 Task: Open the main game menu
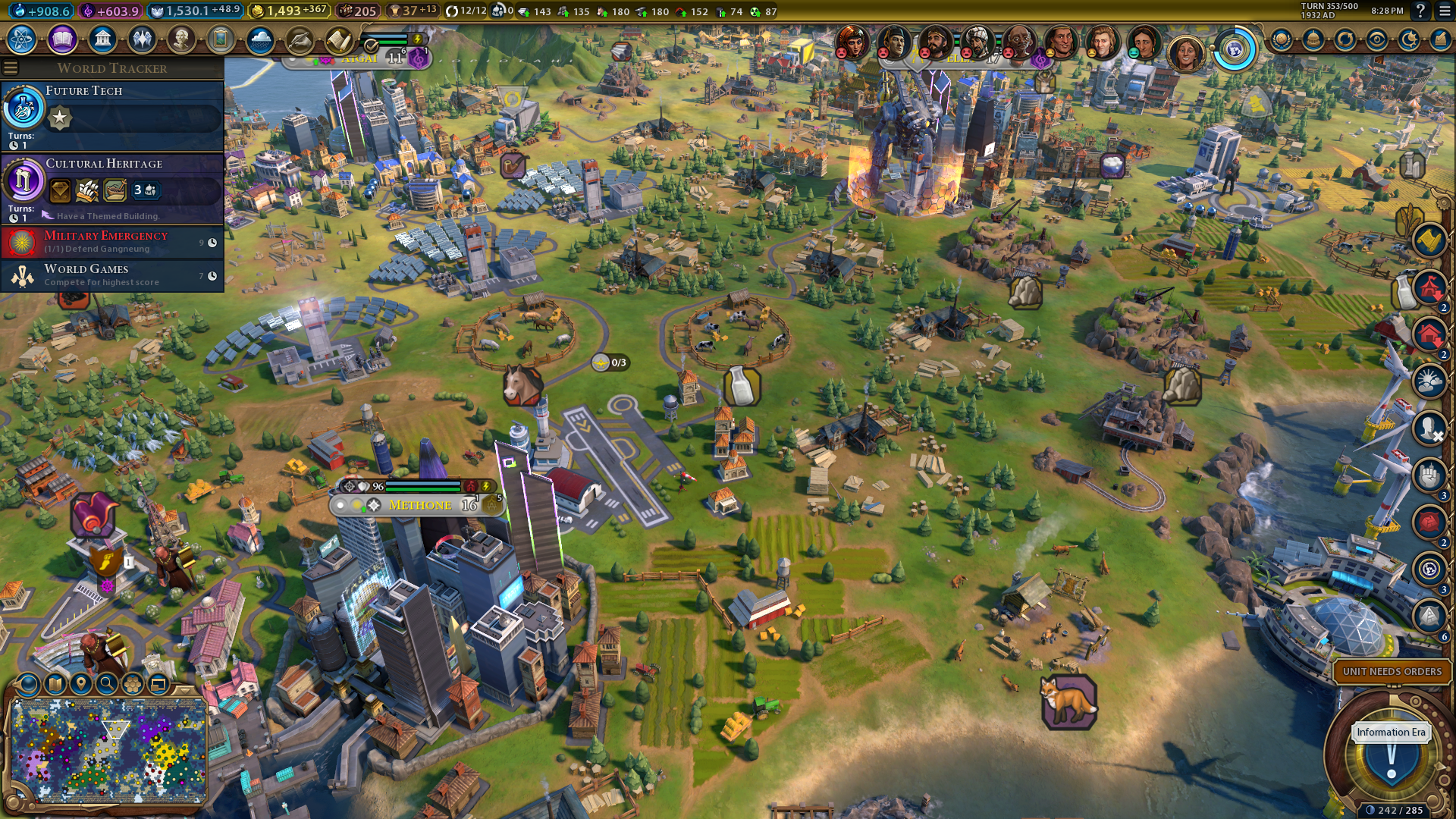pos(1443,11)
